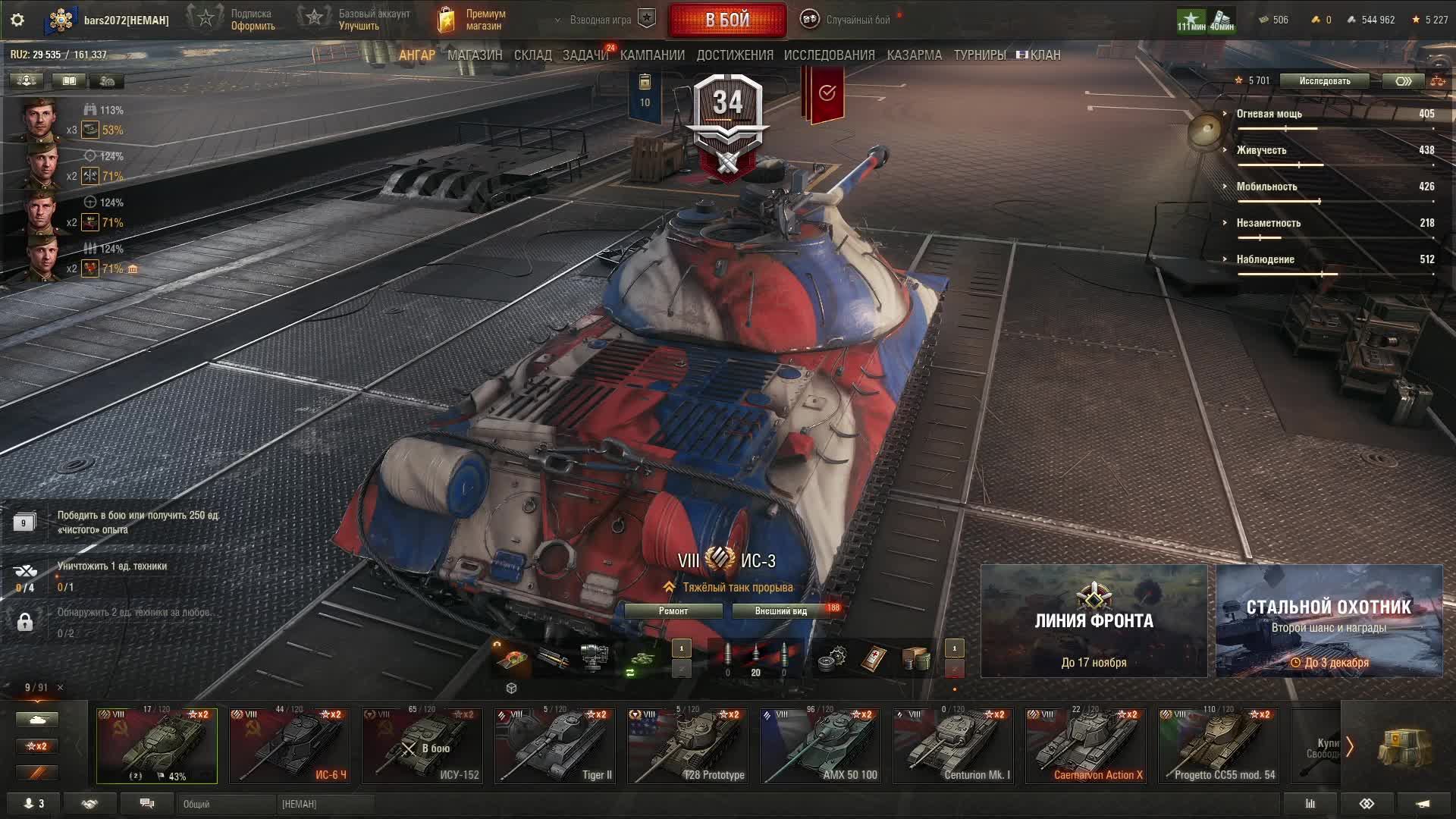Go to the ИССЛЕДОВАНИЯ tab
This screenshot has height=819, width=1456.
[x=829, y=55]
